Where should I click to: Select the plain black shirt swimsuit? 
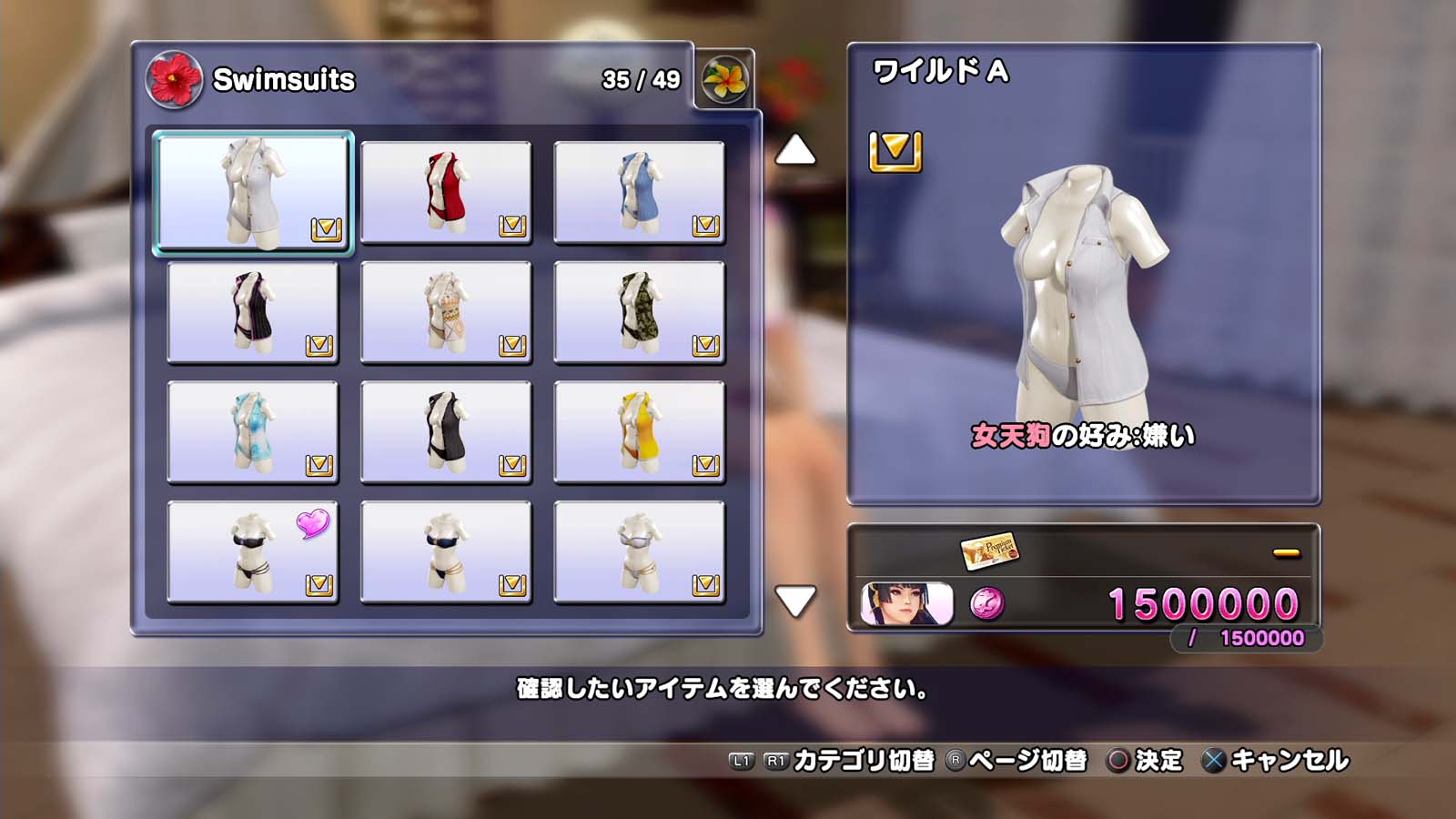click(x=446, y=432)
